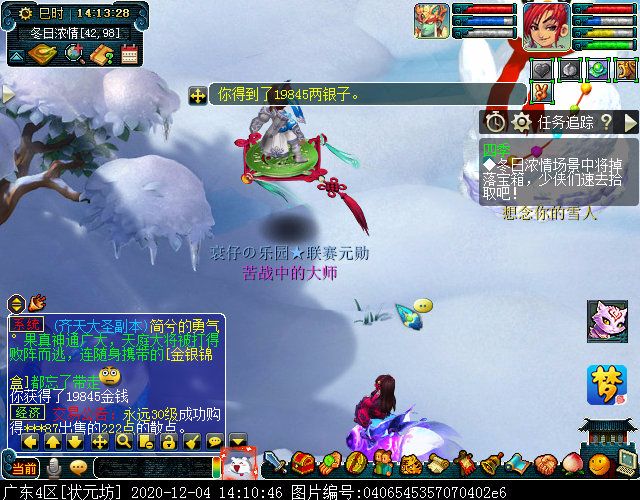The image size is (640, 500).
Task: Click the calendar icon under the map name
Action: click(129, 55)
